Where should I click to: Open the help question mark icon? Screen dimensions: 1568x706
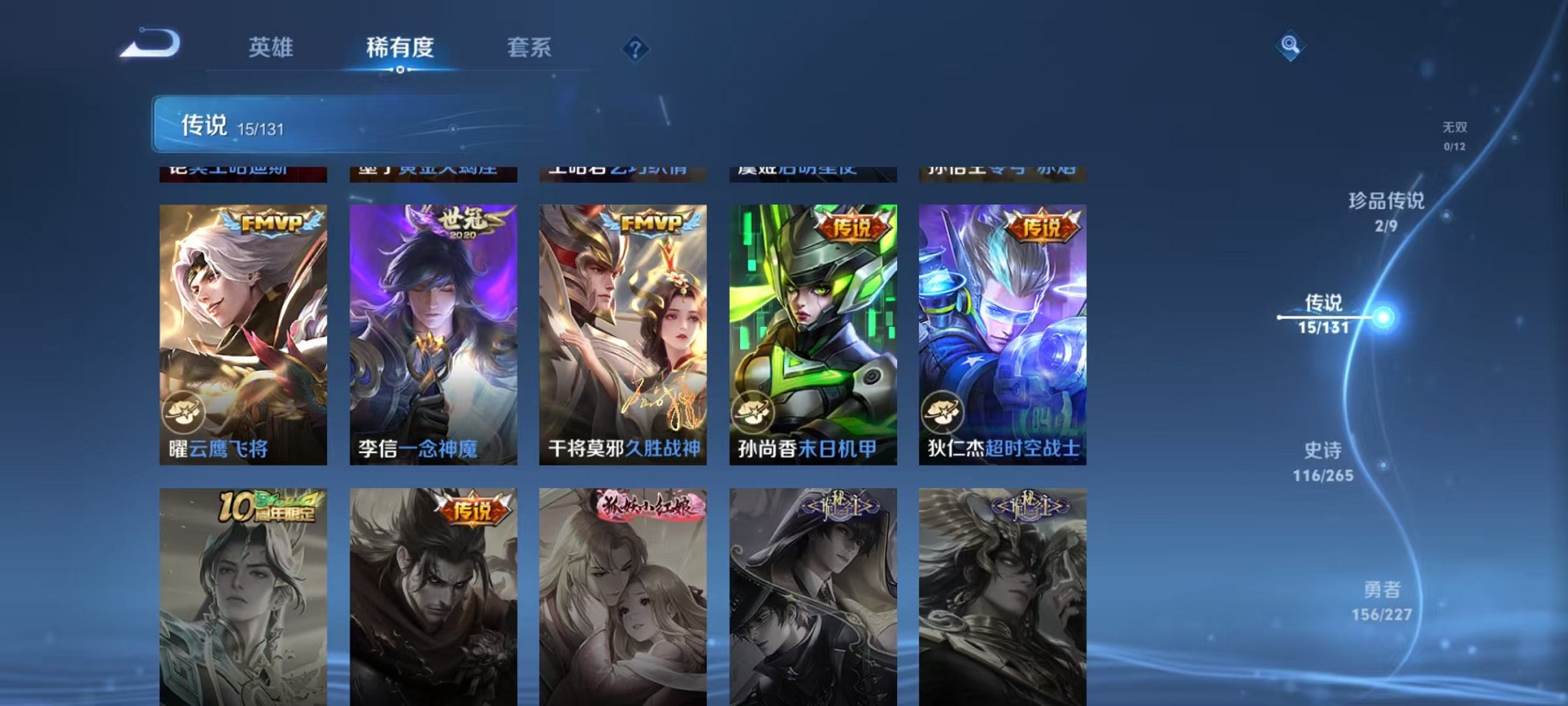tap(634, 48)
